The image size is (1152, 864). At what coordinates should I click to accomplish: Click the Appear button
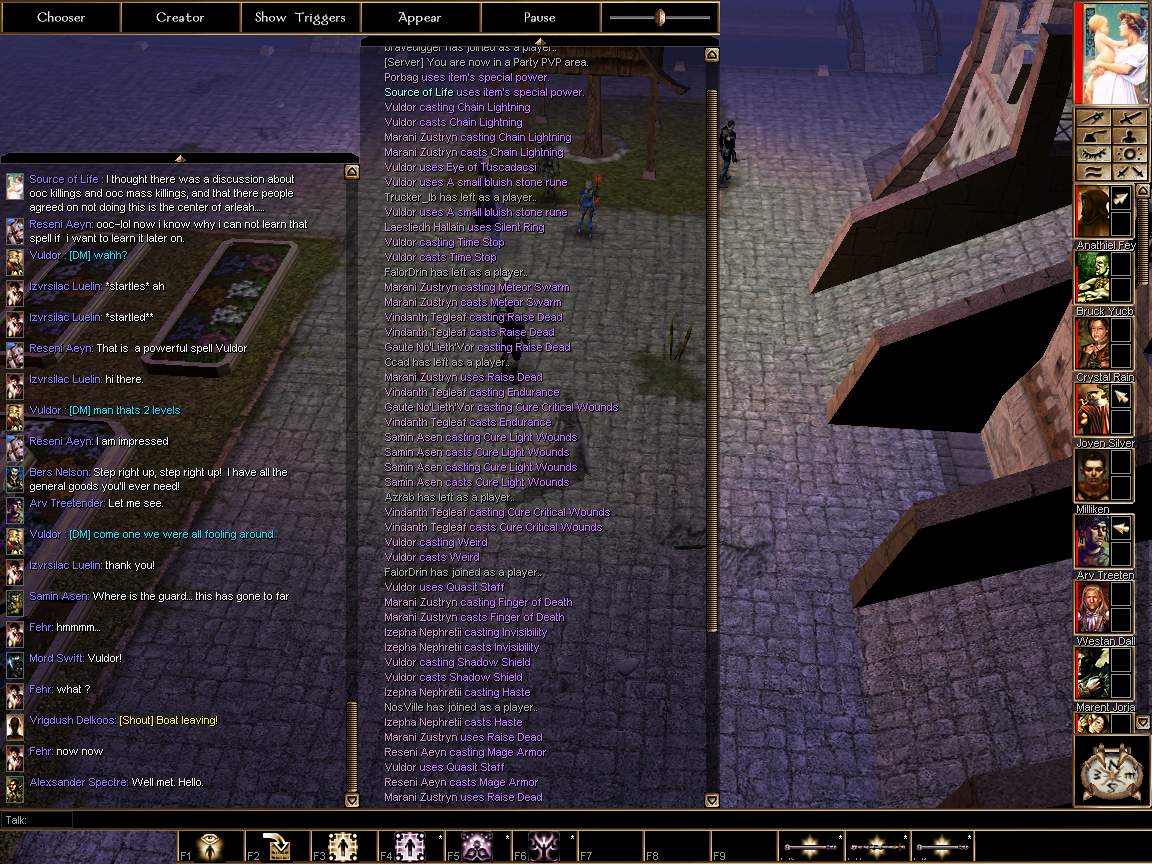pyautogui.click(x=420, y=17)
